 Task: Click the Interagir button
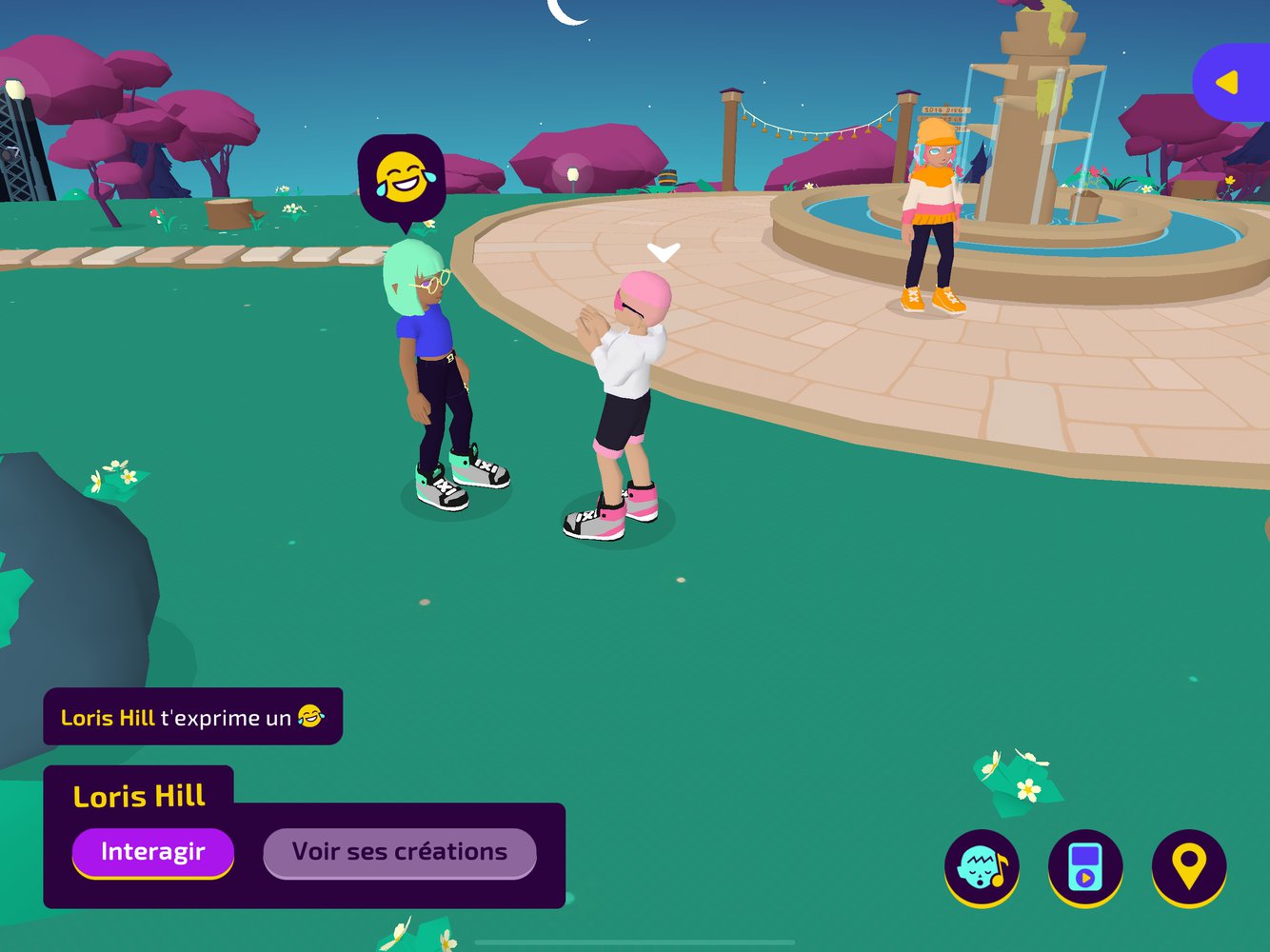coord(152,851)
